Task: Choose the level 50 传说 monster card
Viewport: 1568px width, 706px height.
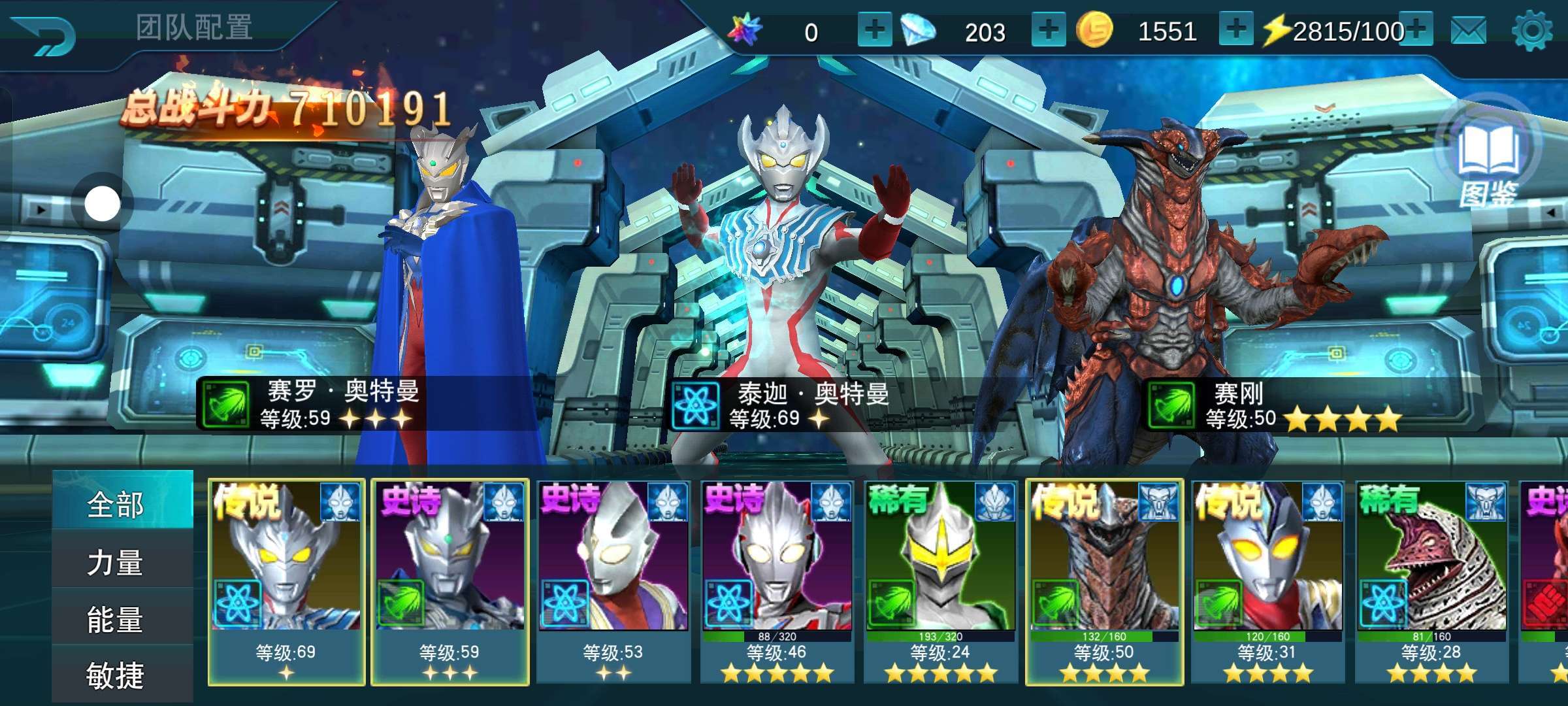Action: (1104, 582)
